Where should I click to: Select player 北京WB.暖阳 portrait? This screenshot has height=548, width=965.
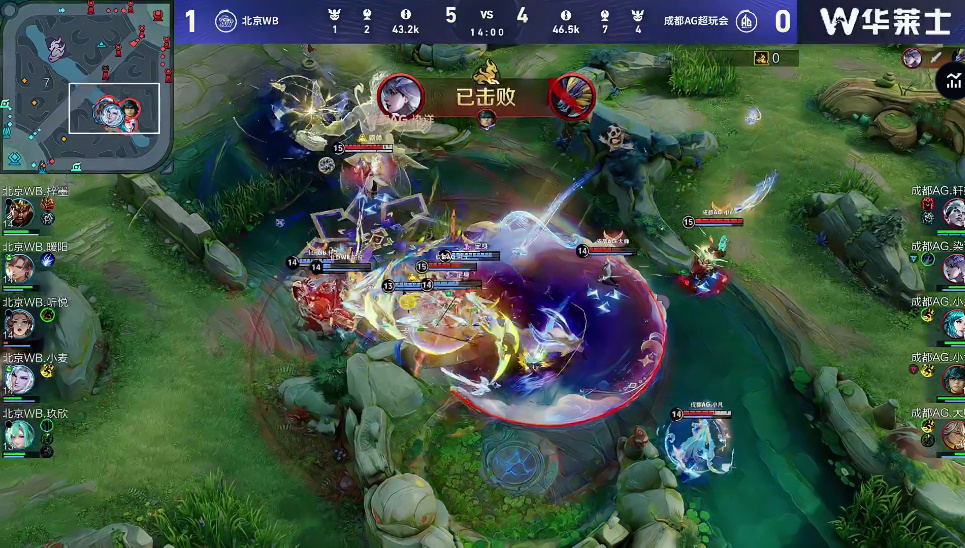coord(19,268)
